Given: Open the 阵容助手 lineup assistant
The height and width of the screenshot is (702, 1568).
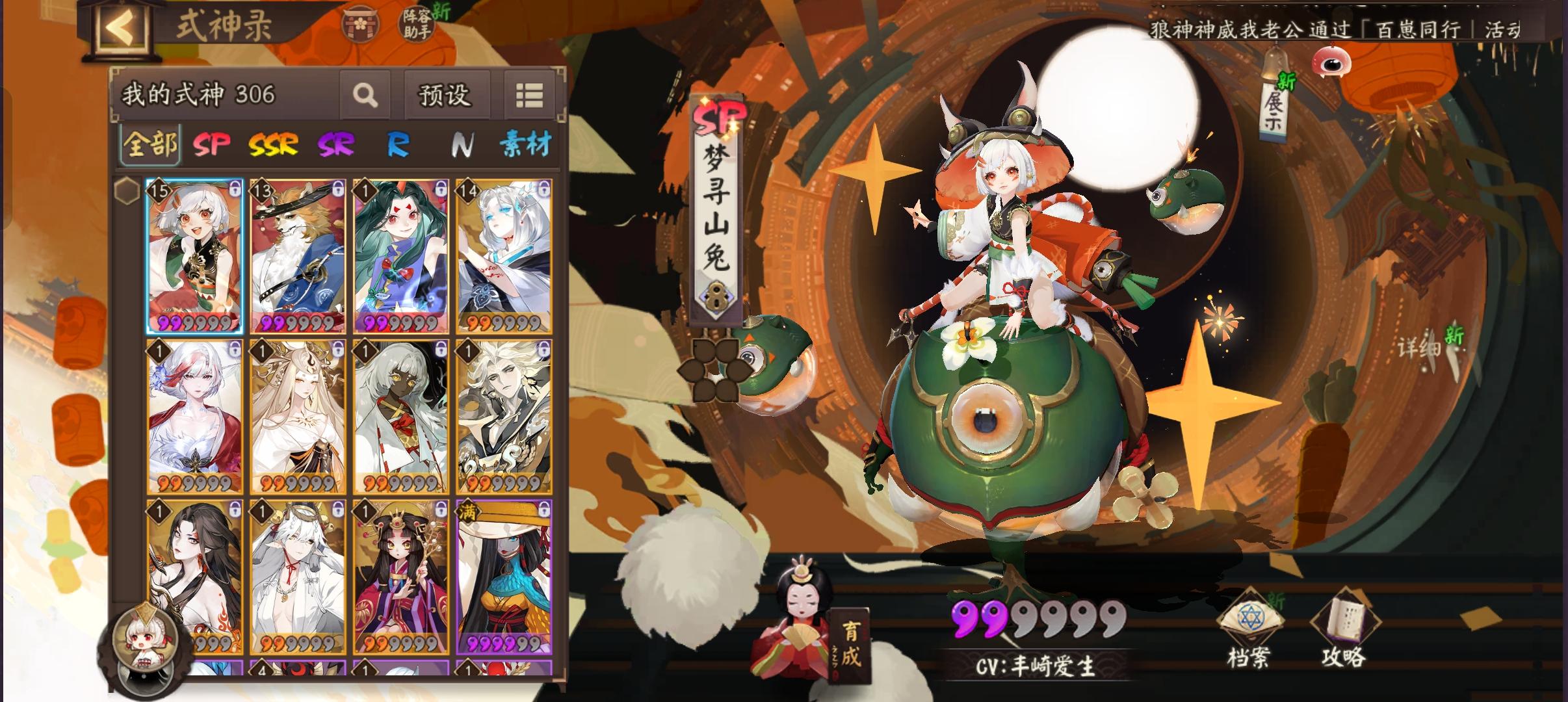Looking at the screenshot, I should click(417, 23).
